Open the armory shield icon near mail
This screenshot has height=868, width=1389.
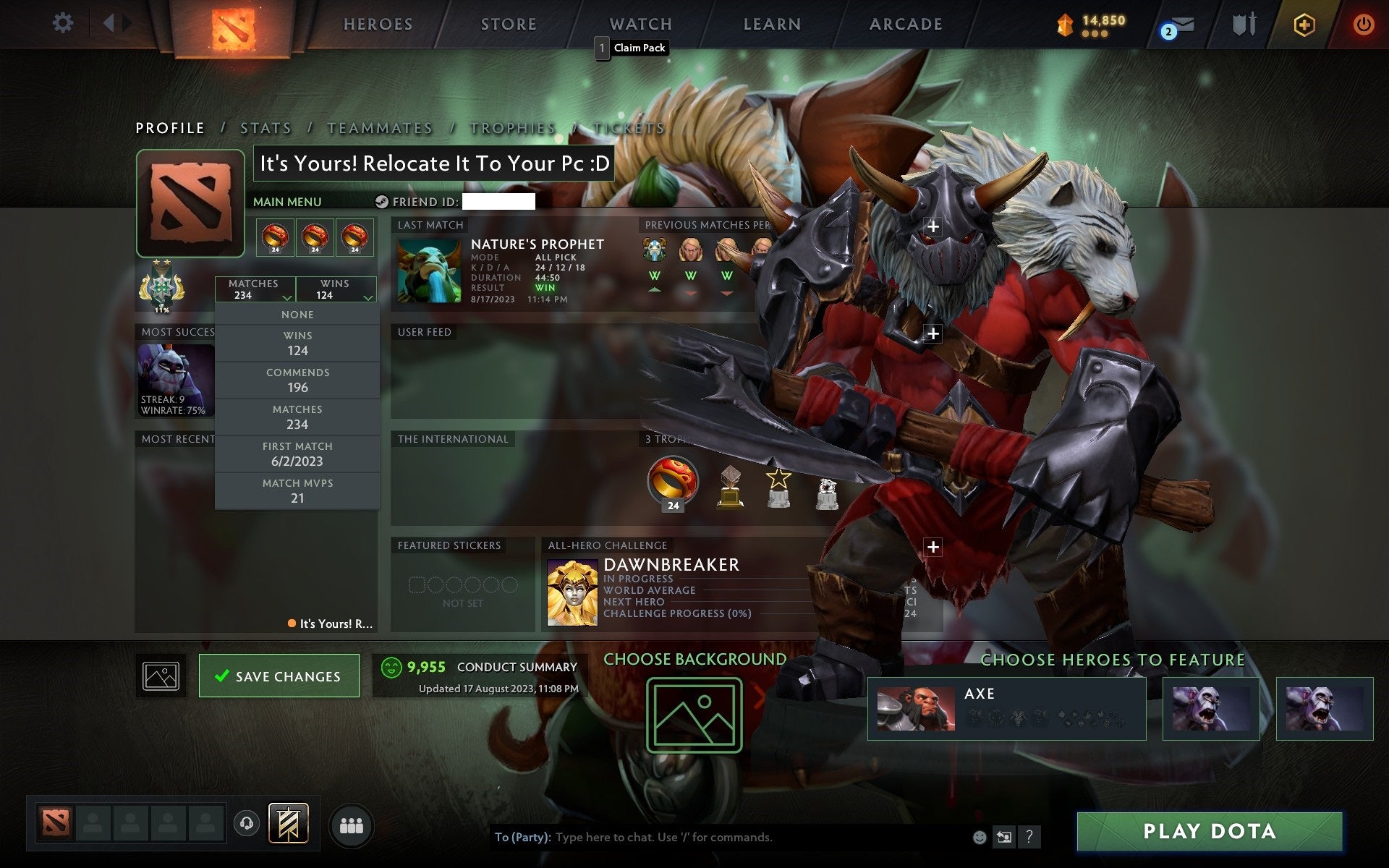(x=1243, y=24)
